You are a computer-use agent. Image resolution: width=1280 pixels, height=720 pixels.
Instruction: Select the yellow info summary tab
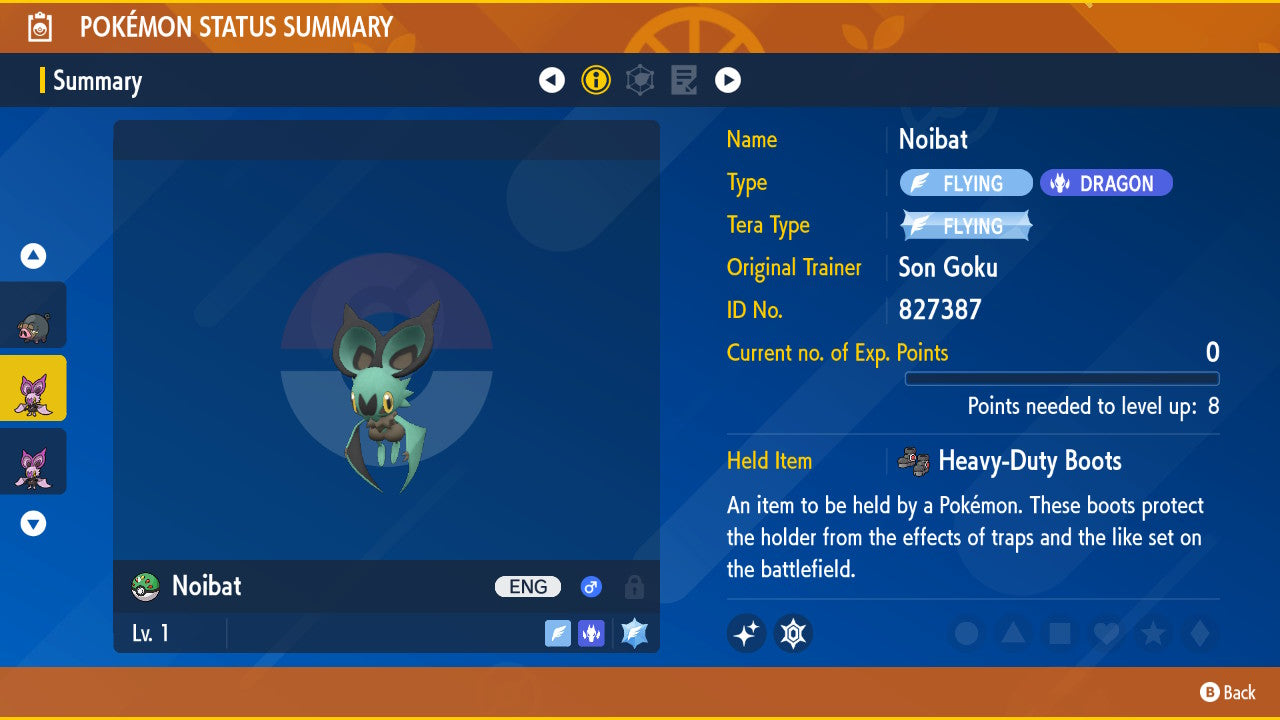[x=596, y=80]
